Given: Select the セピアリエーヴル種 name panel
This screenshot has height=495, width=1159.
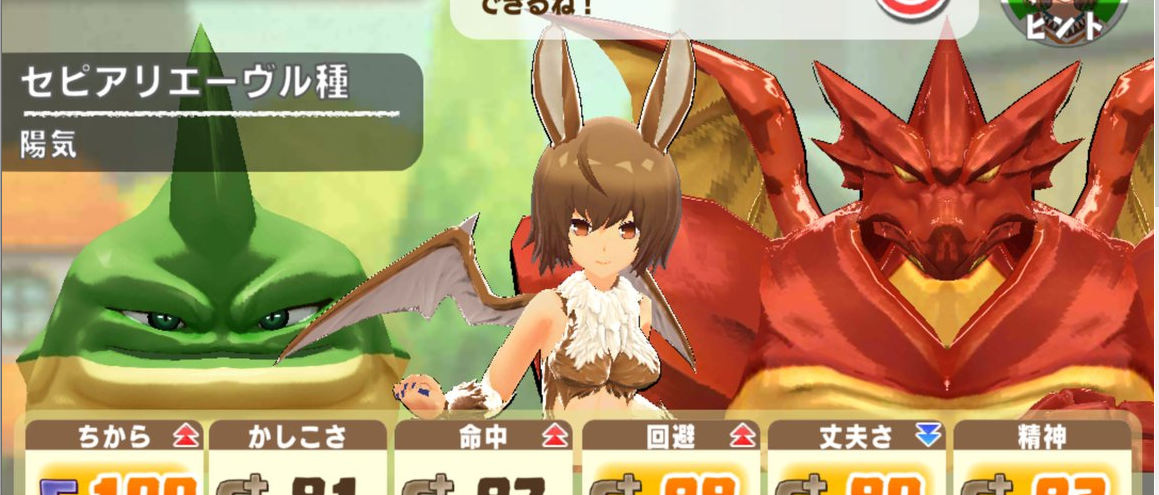Looking at the screenshot, I should pyautogui.click(x=210, y=111).
